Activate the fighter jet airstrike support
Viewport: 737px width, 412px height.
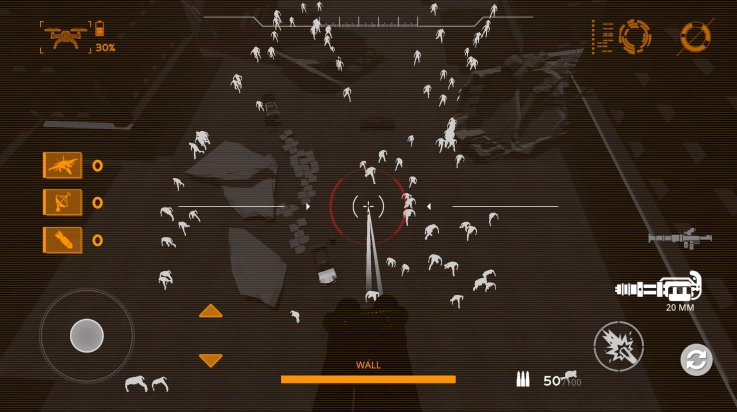coord(62,165)
